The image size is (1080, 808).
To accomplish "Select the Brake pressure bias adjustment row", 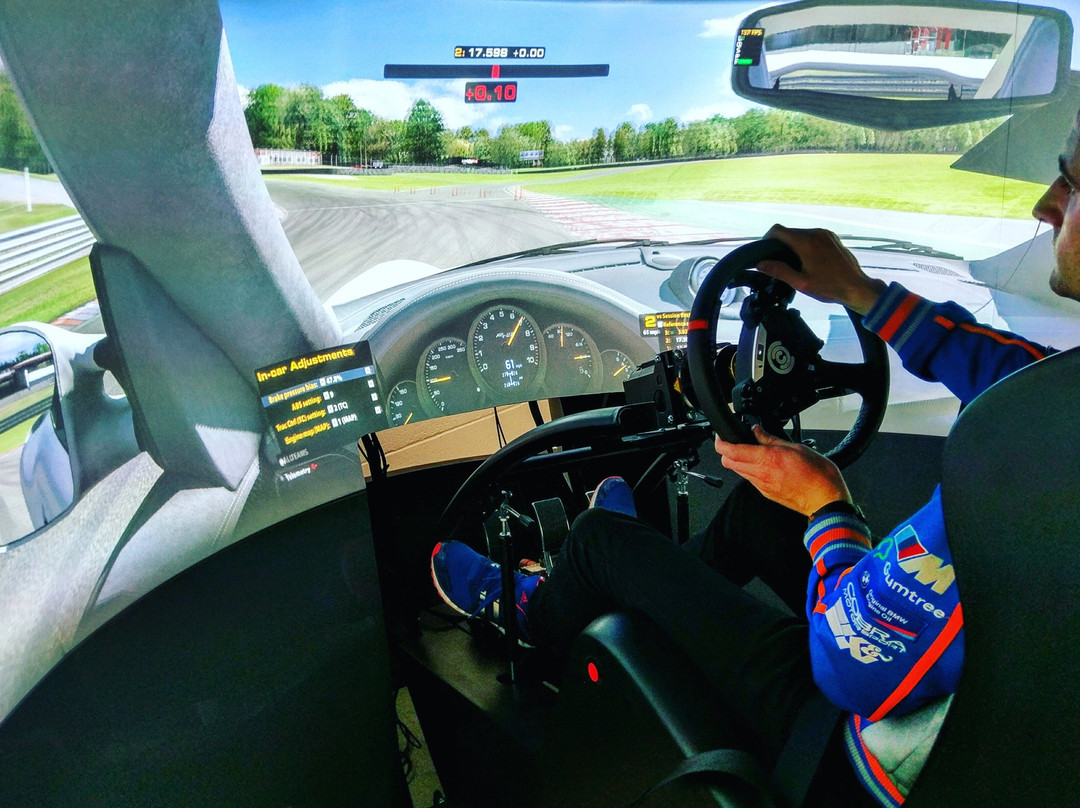I will coord(295,393).
